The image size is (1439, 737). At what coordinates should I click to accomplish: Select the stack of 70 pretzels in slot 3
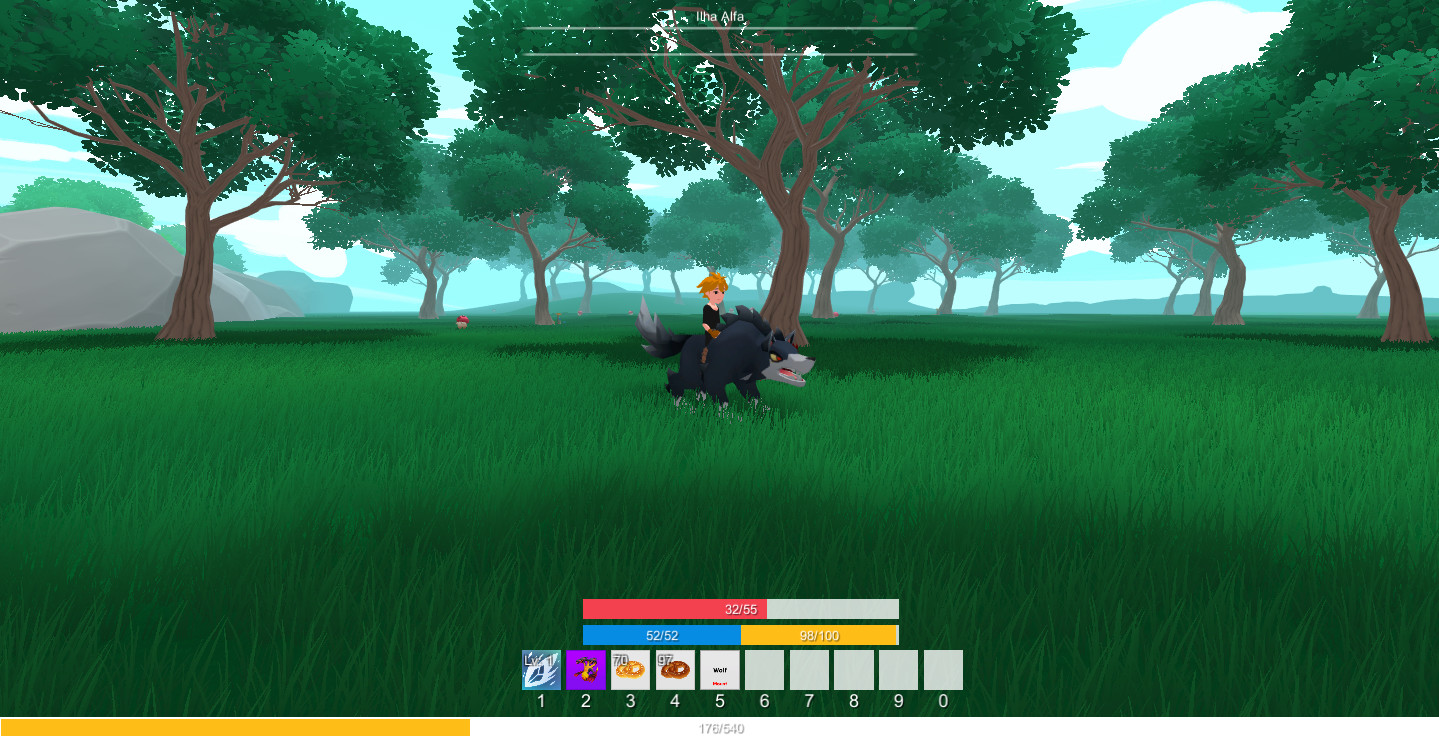click(630, 670)
